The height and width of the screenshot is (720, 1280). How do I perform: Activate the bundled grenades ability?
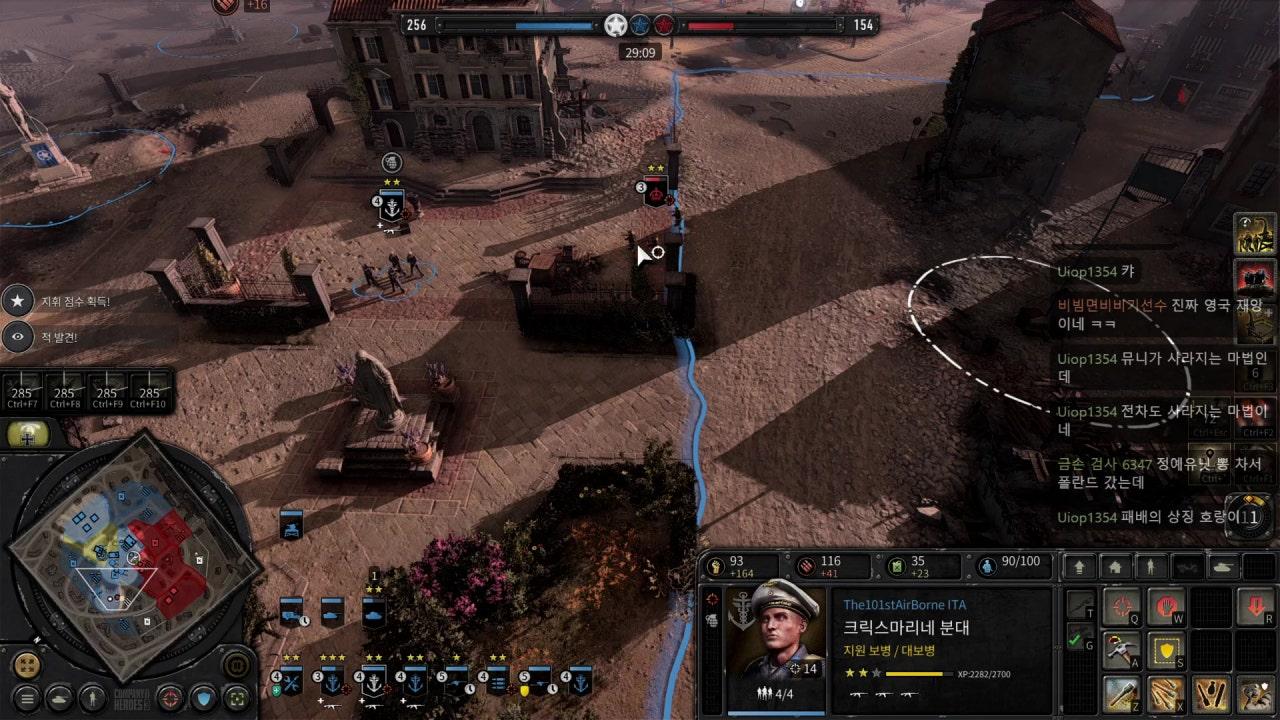tap(1164, 694)
